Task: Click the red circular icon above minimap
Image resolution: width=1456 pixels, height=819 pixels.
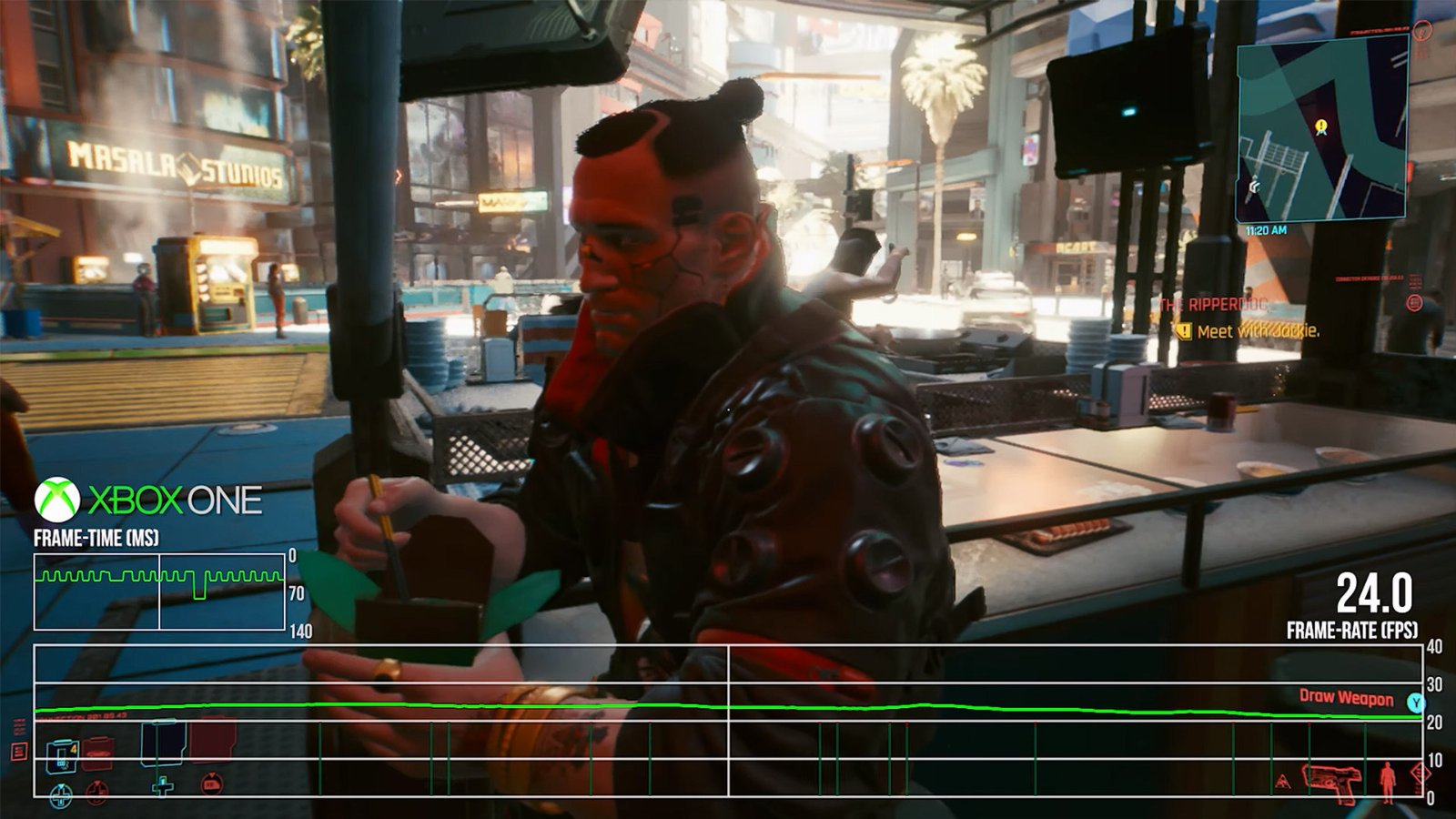Action: click(1423, 31)
